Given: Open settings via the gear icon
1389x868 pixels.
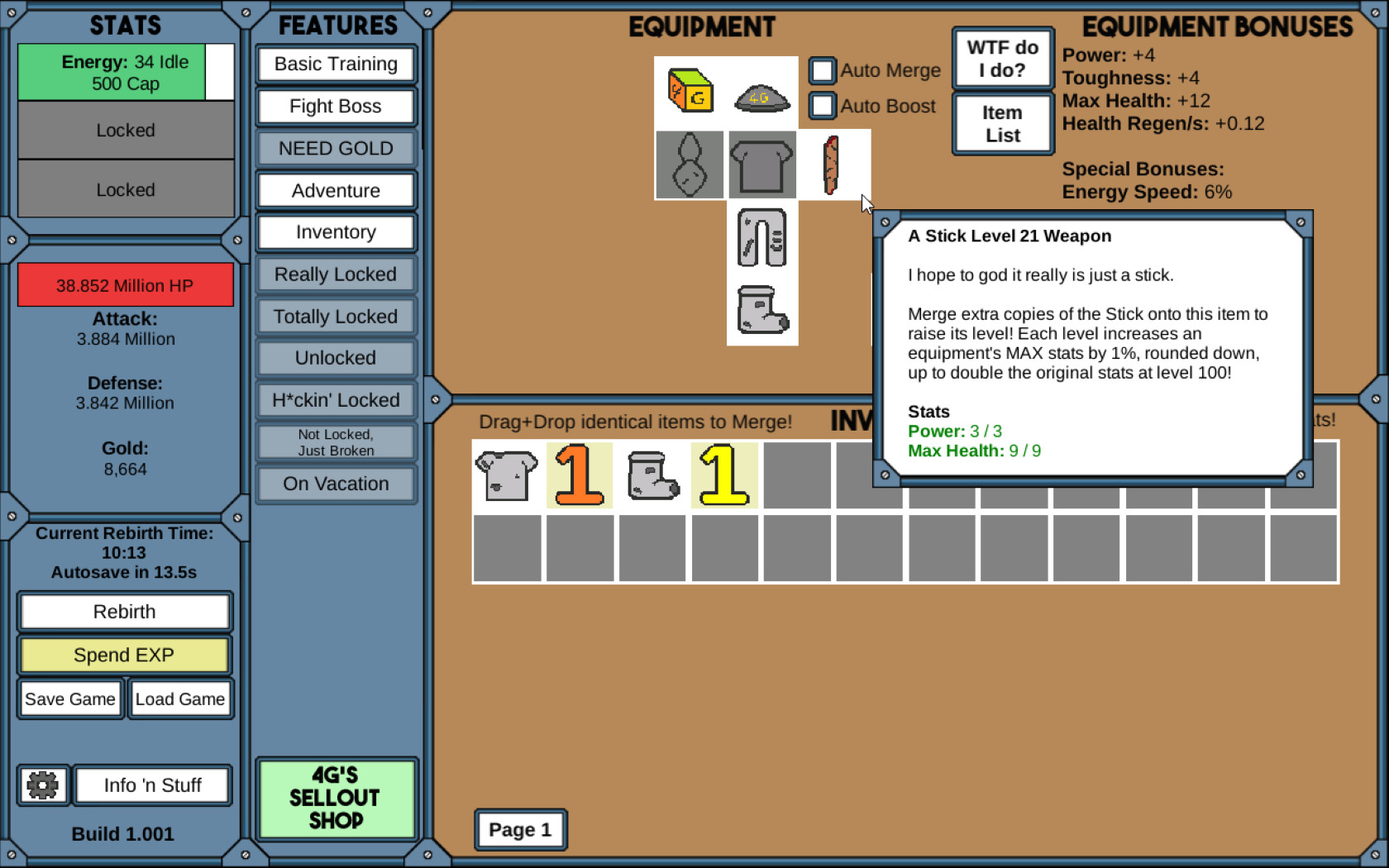Looking at the screenshot, I should pyautogui.click(x=42, y=784).
